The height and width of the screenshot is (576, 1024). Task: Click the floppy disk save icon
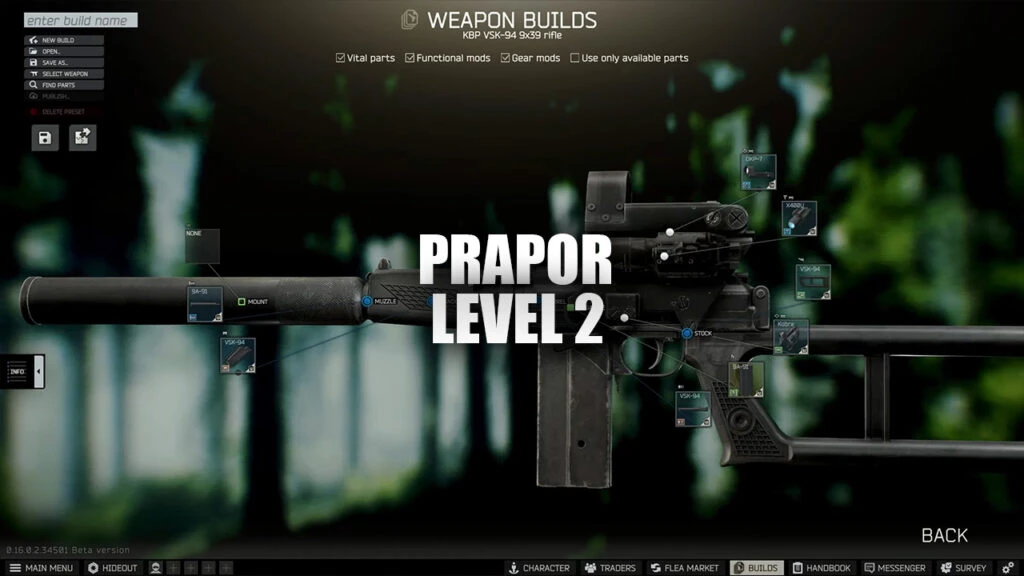pyautogui.click(x=45, y=137)
